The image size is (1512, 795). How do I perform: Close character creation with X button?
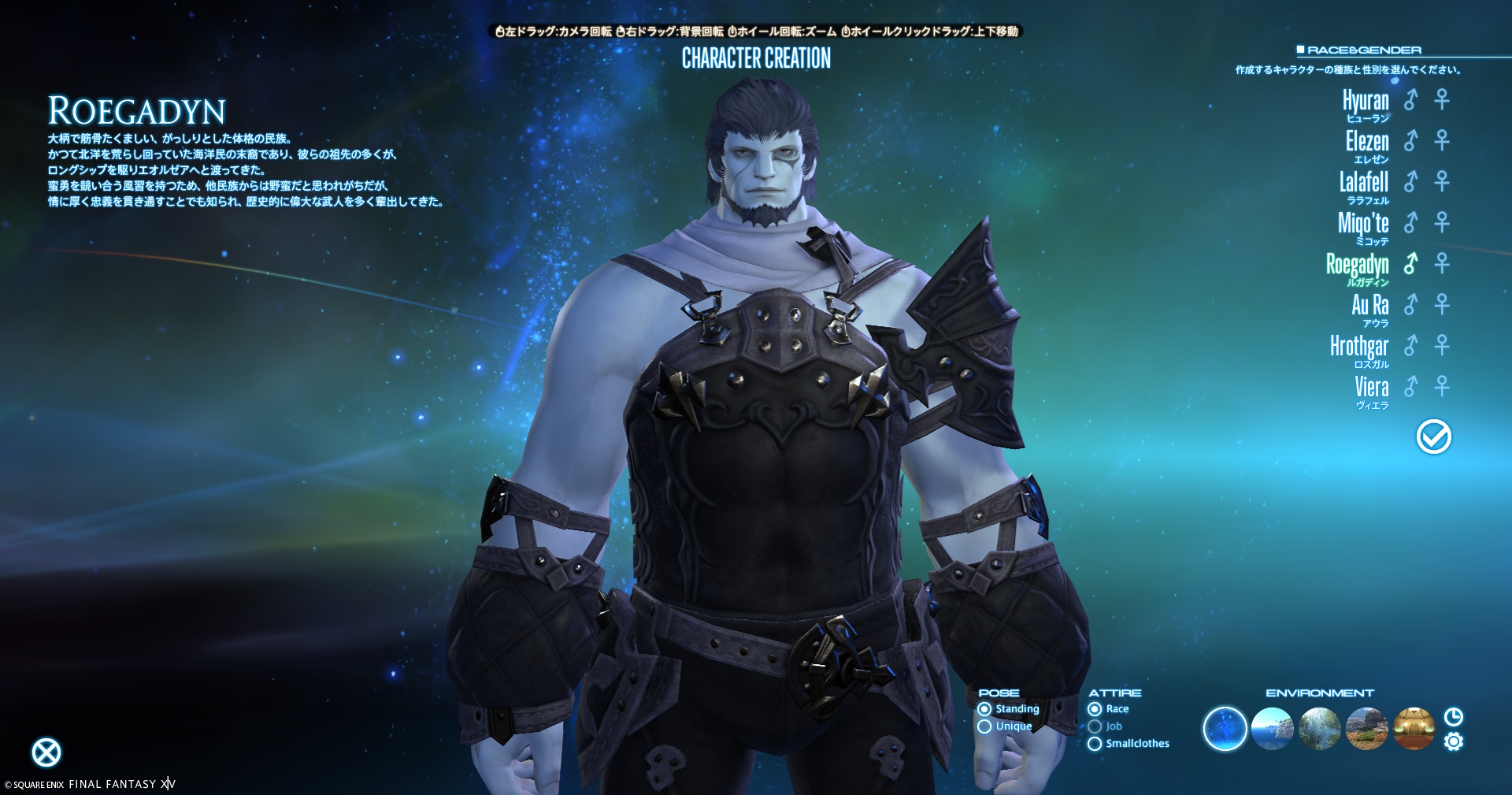point(46,752)
